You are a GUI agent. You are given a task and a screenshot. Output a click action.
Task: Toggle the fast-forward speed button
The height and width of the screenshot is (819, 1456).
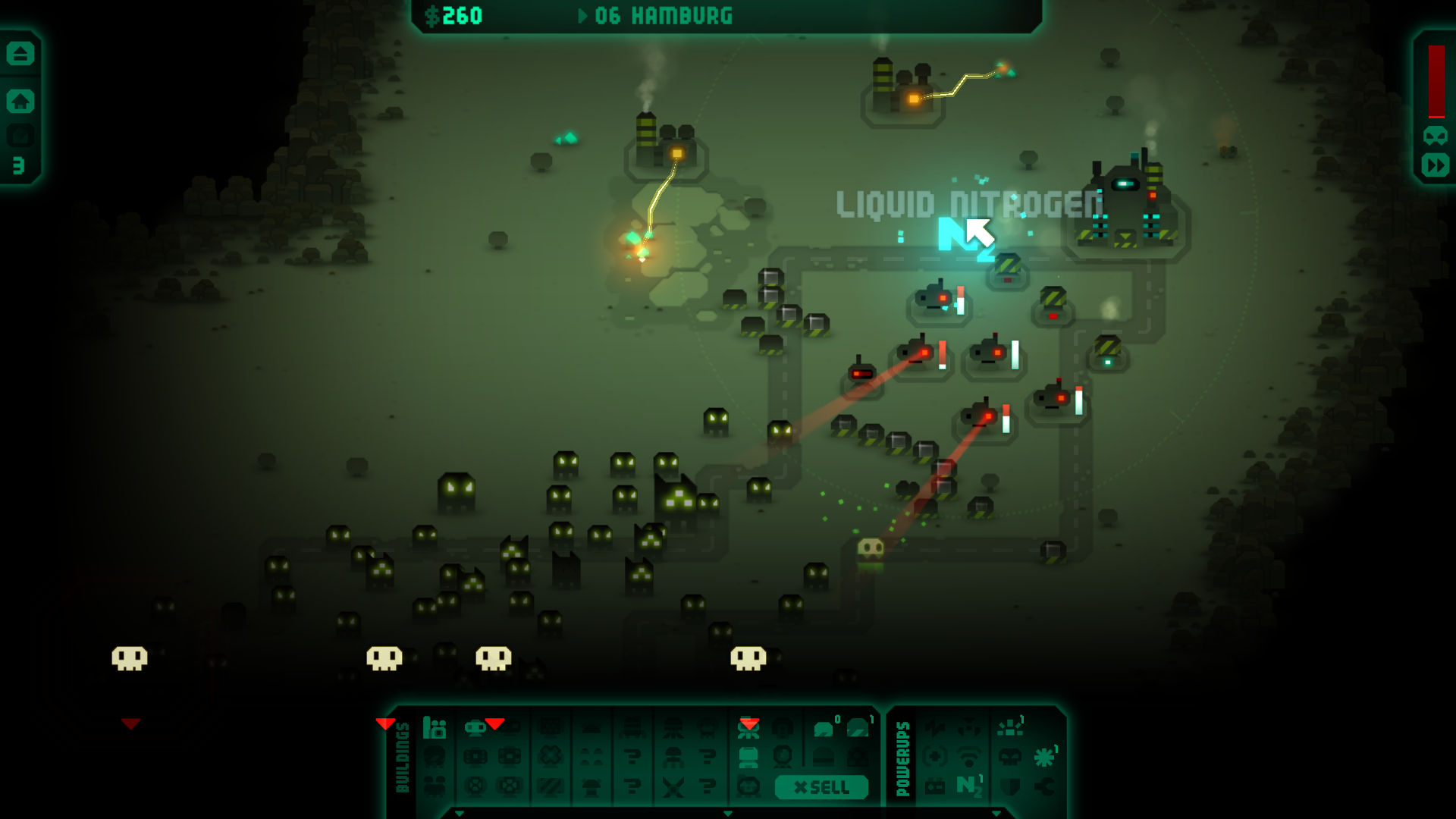coord(1436,165)
